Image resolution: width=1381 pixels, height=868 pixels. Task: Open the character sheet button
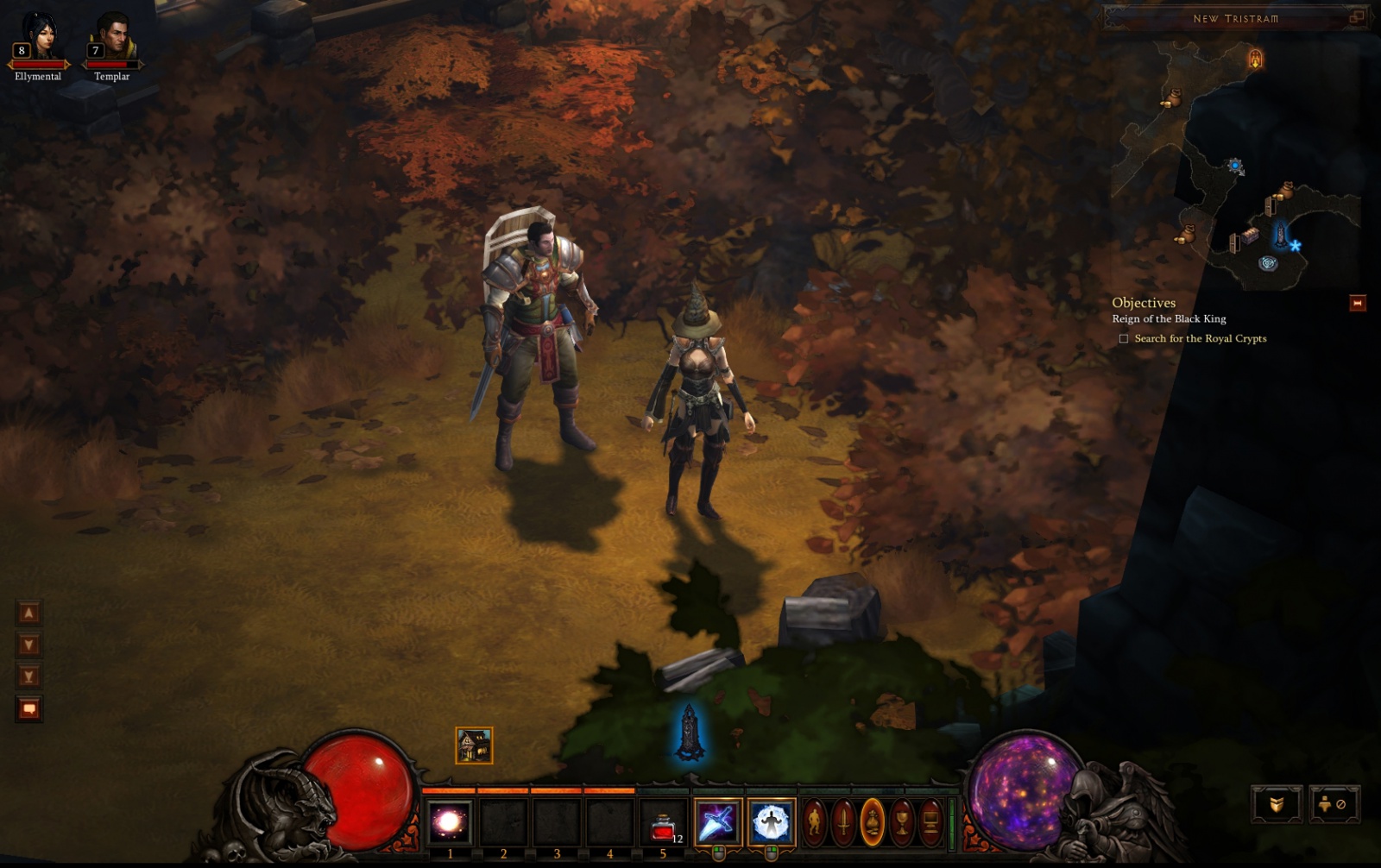click(x=815, y=822)
